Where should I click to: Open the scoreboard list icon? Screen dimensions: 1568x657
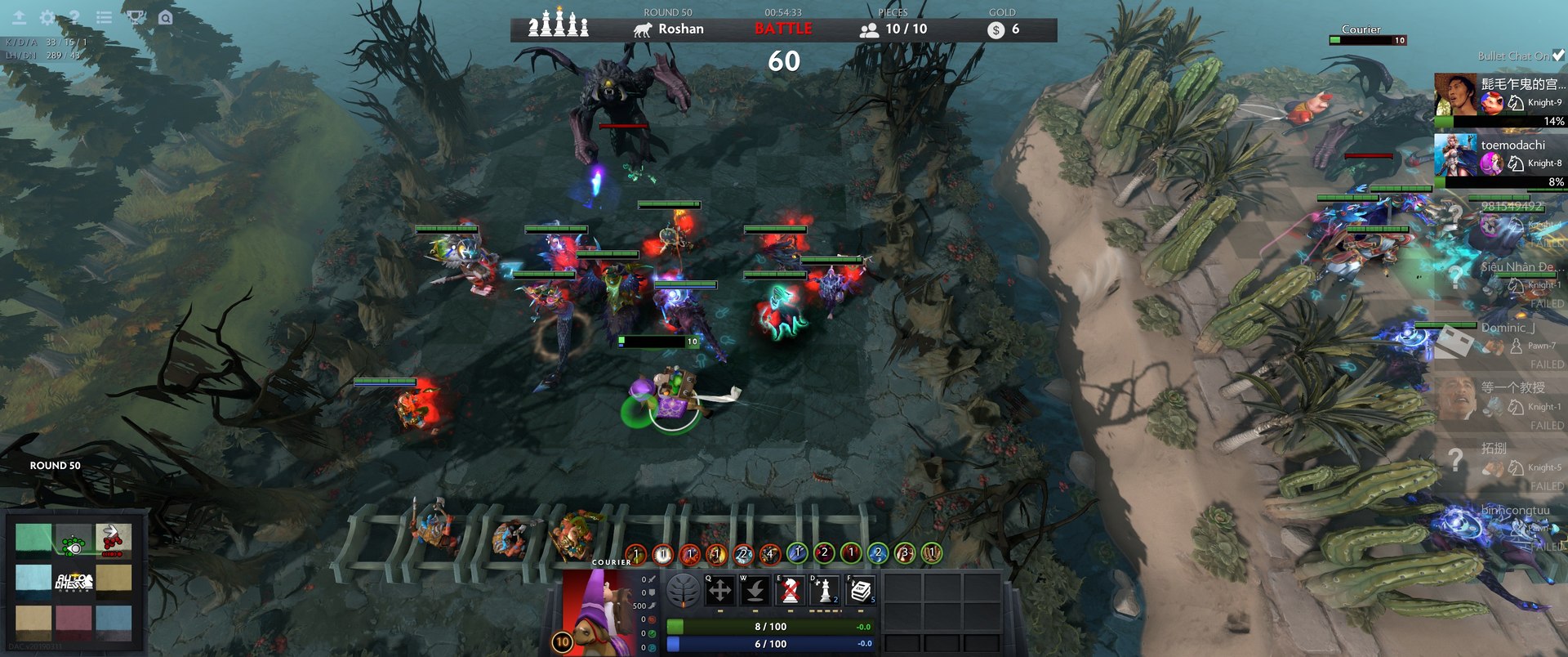104,17
